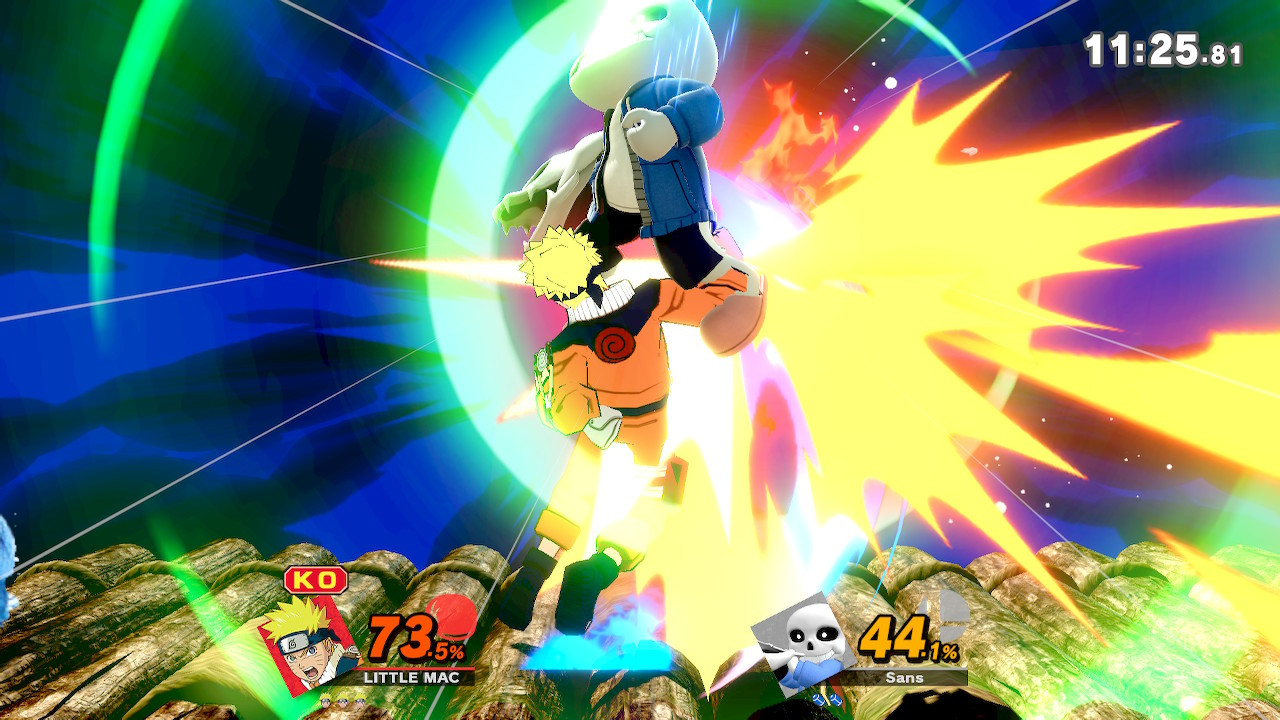Click the second Naruto stock icon
This screenshot has height=720, width=1280.
tap(342, 700)
